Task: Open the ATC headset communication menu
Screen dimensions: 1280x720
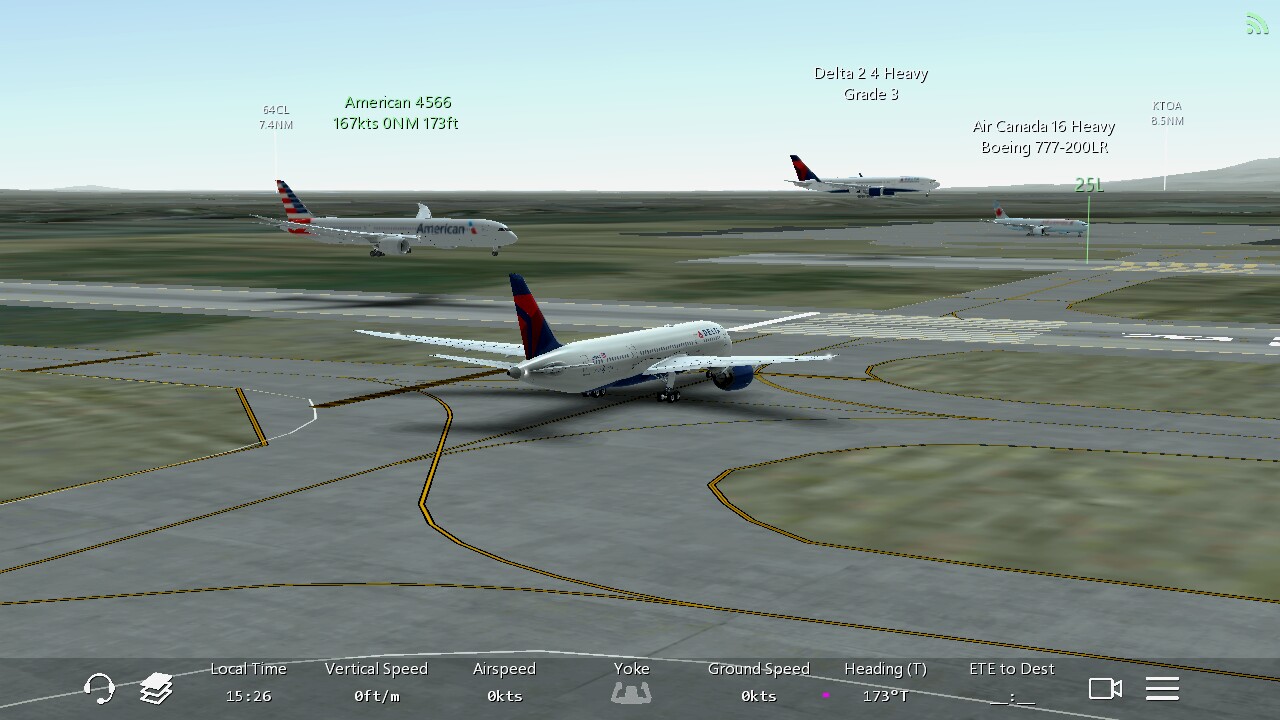Action: tap(99, 688)
